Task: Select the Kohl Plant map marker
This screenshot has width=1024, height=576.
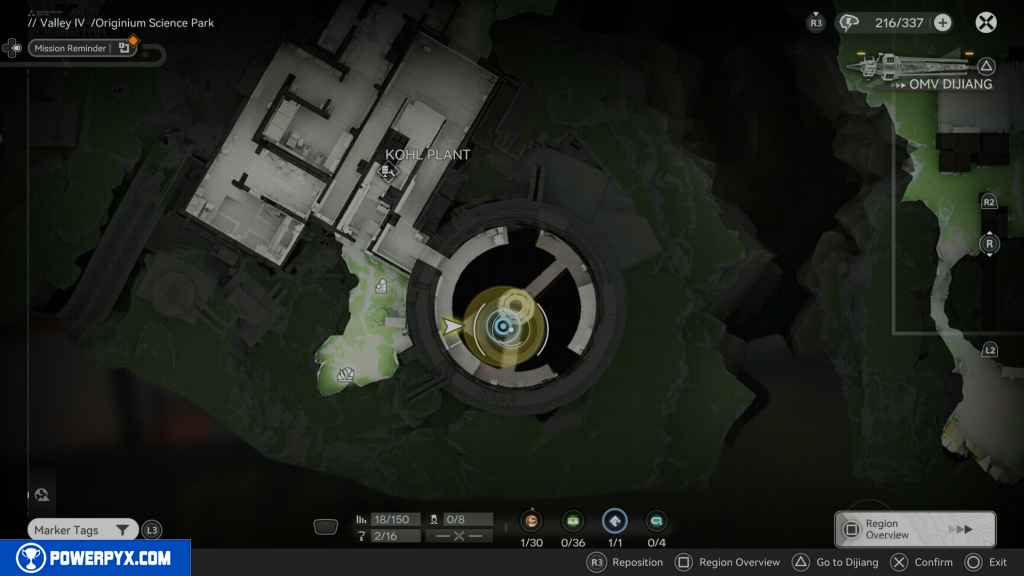Action: 386,173
